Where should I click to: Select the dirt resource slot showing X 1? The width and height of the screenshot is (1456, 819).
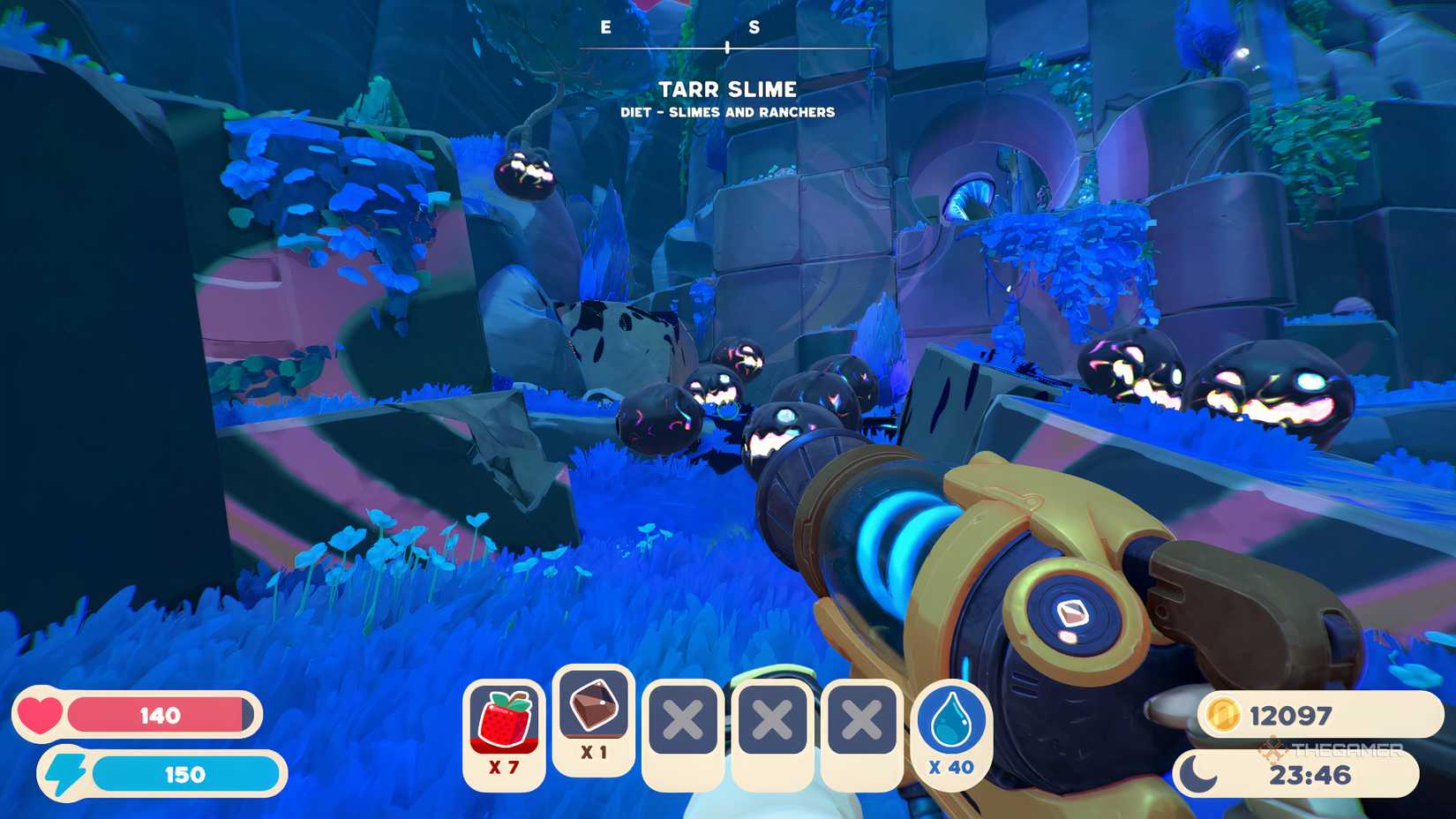click(594, 715)
